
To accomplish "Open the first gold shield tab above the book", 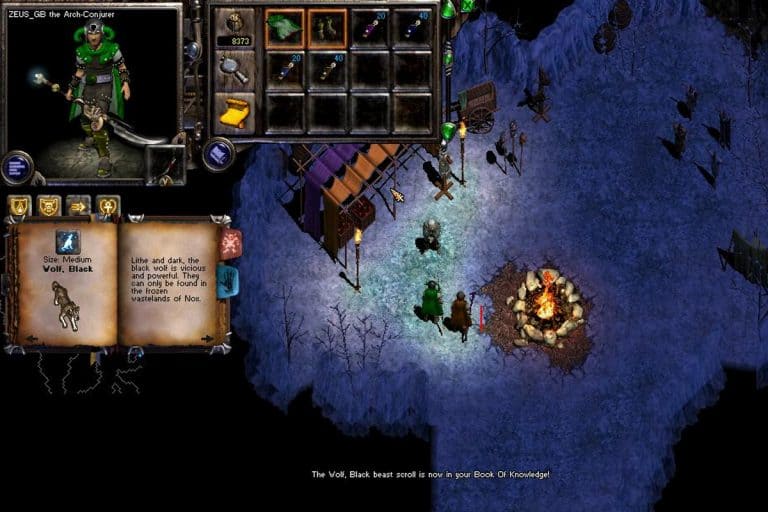I will pyautogui.click(x=19, y=206).
